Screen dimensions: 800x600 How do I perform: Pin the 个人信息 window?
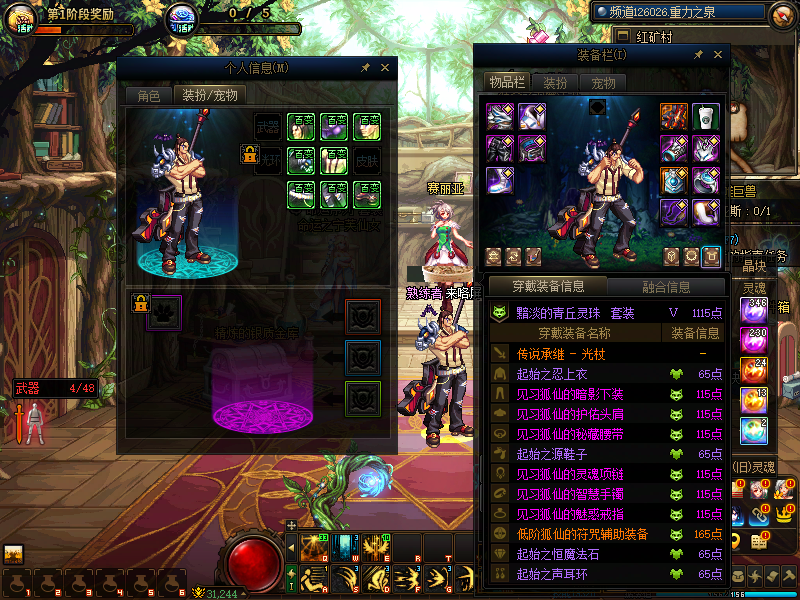tap(365, 68)
